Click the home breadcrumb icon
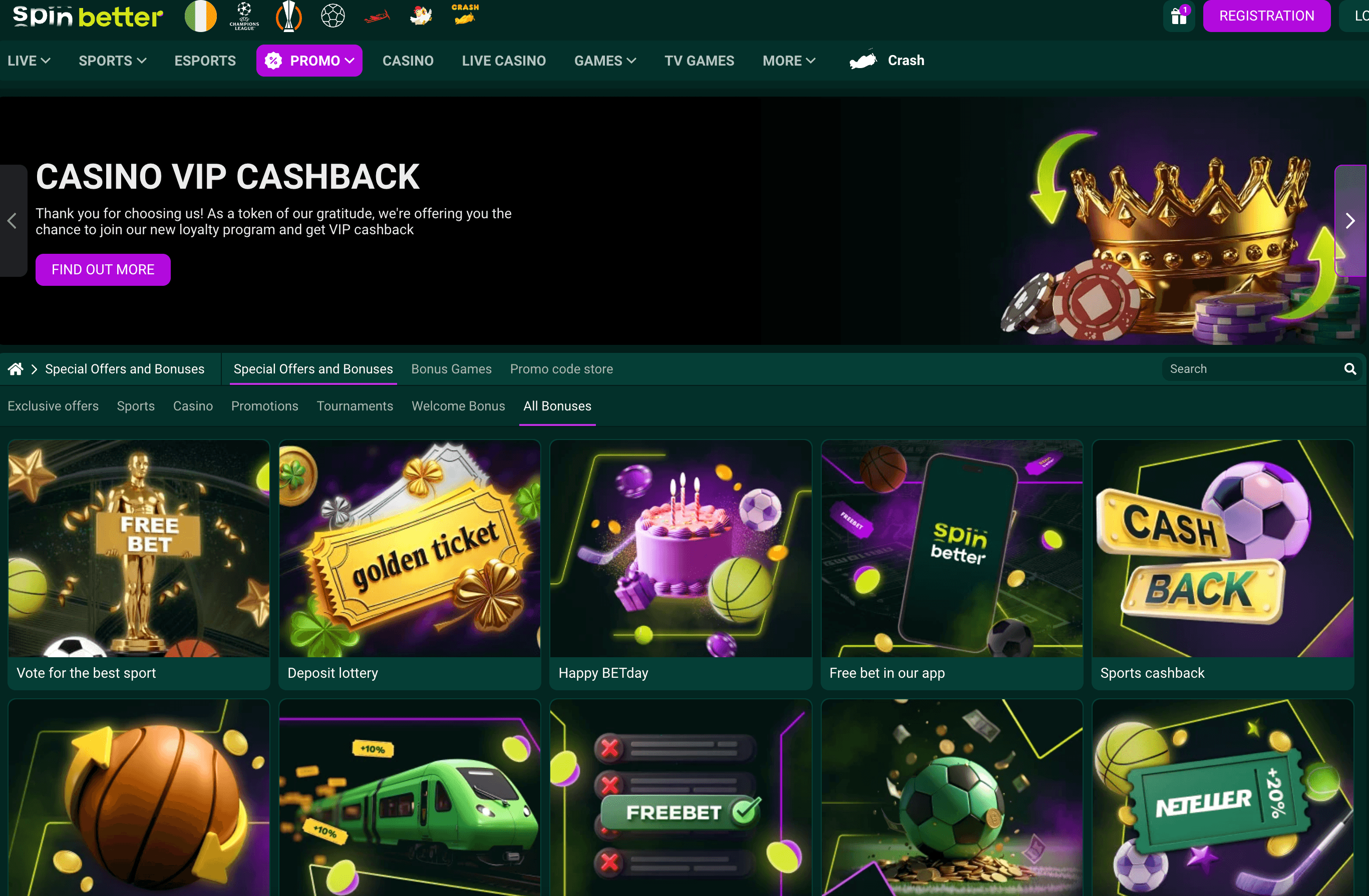Screen dimensions: 1369x896 [x=15, y=368]
